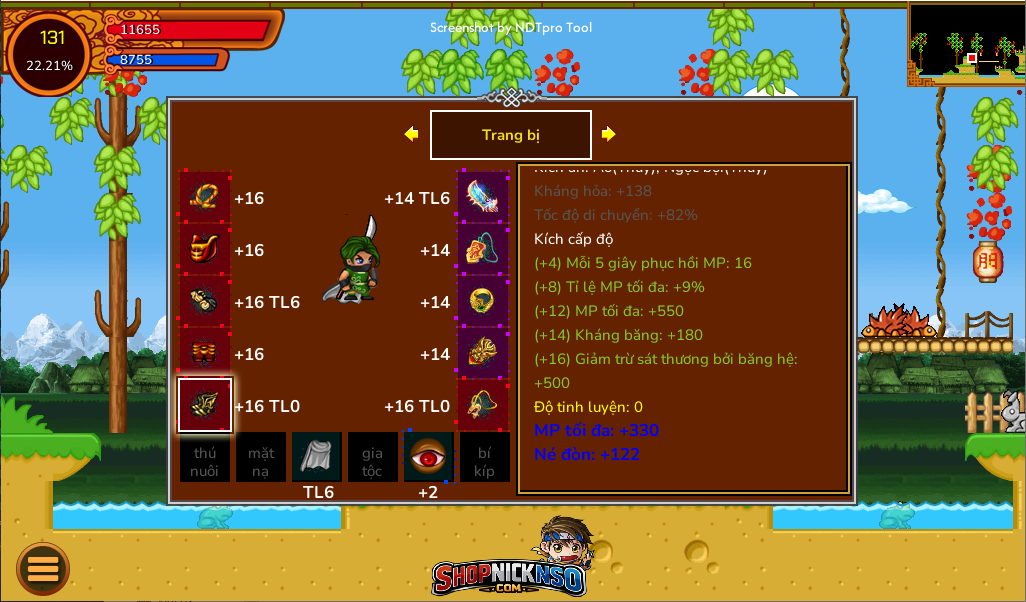The width and height of the screenshot is (1026, 602).
Task: Click the empty bí kíp slot
Action: [x=484, y=457]
